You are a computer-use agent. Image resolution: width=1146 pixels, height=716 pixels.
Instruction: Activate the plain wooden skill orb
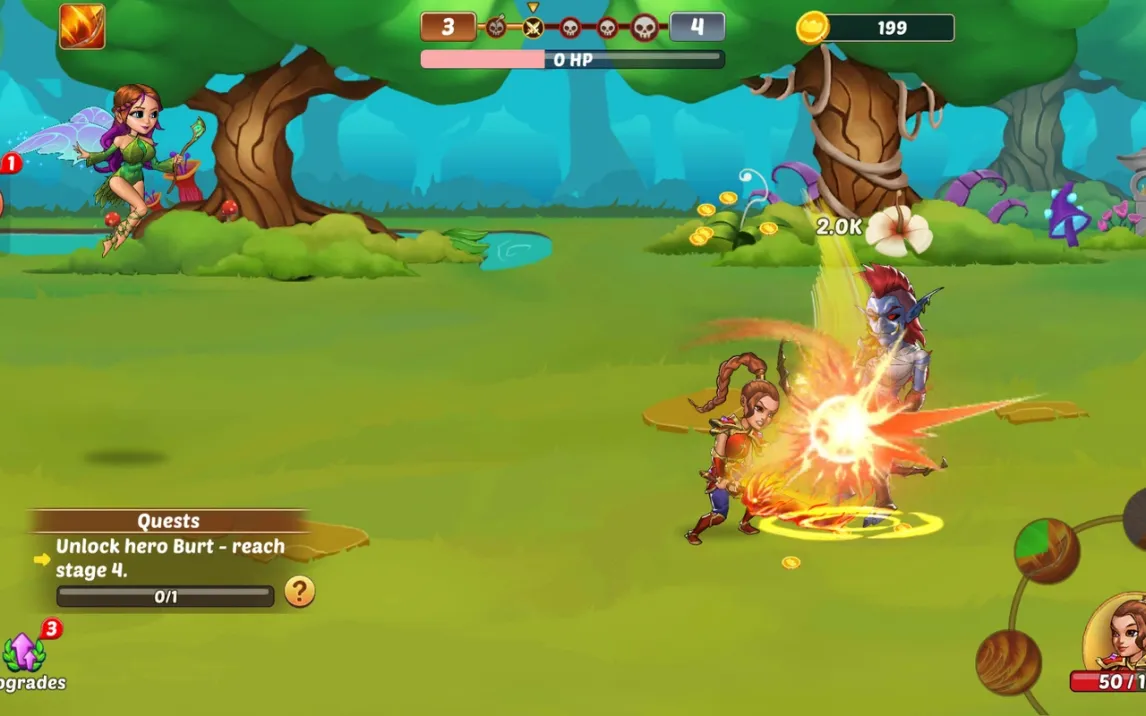click(1008, 662)
